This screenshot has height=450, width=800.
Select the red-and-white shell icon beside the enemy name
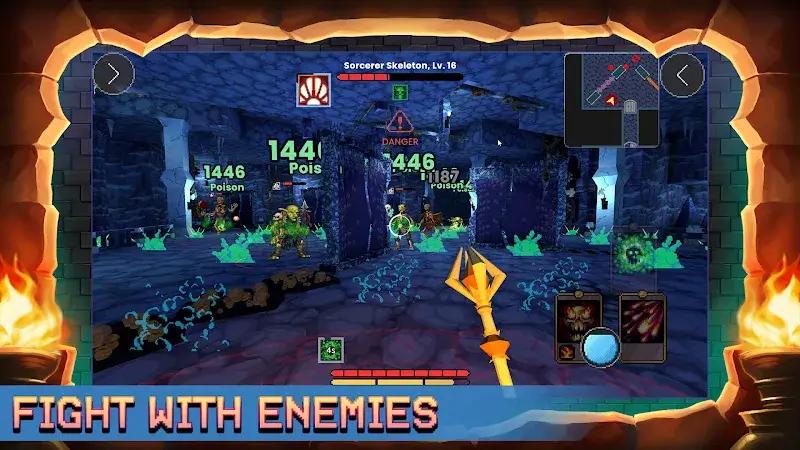[x=311, y=88]
